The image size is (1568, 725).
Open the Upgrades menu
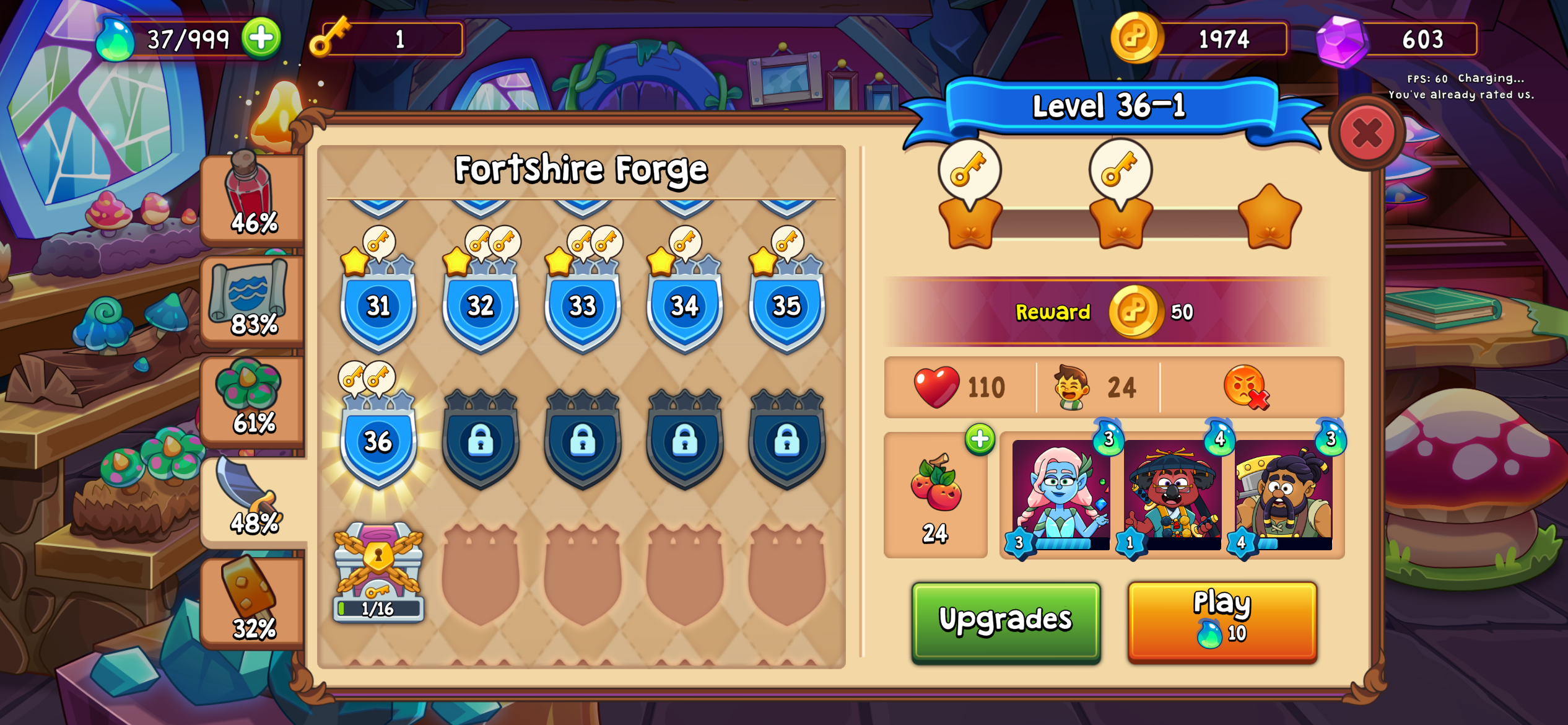point(1005,620)
